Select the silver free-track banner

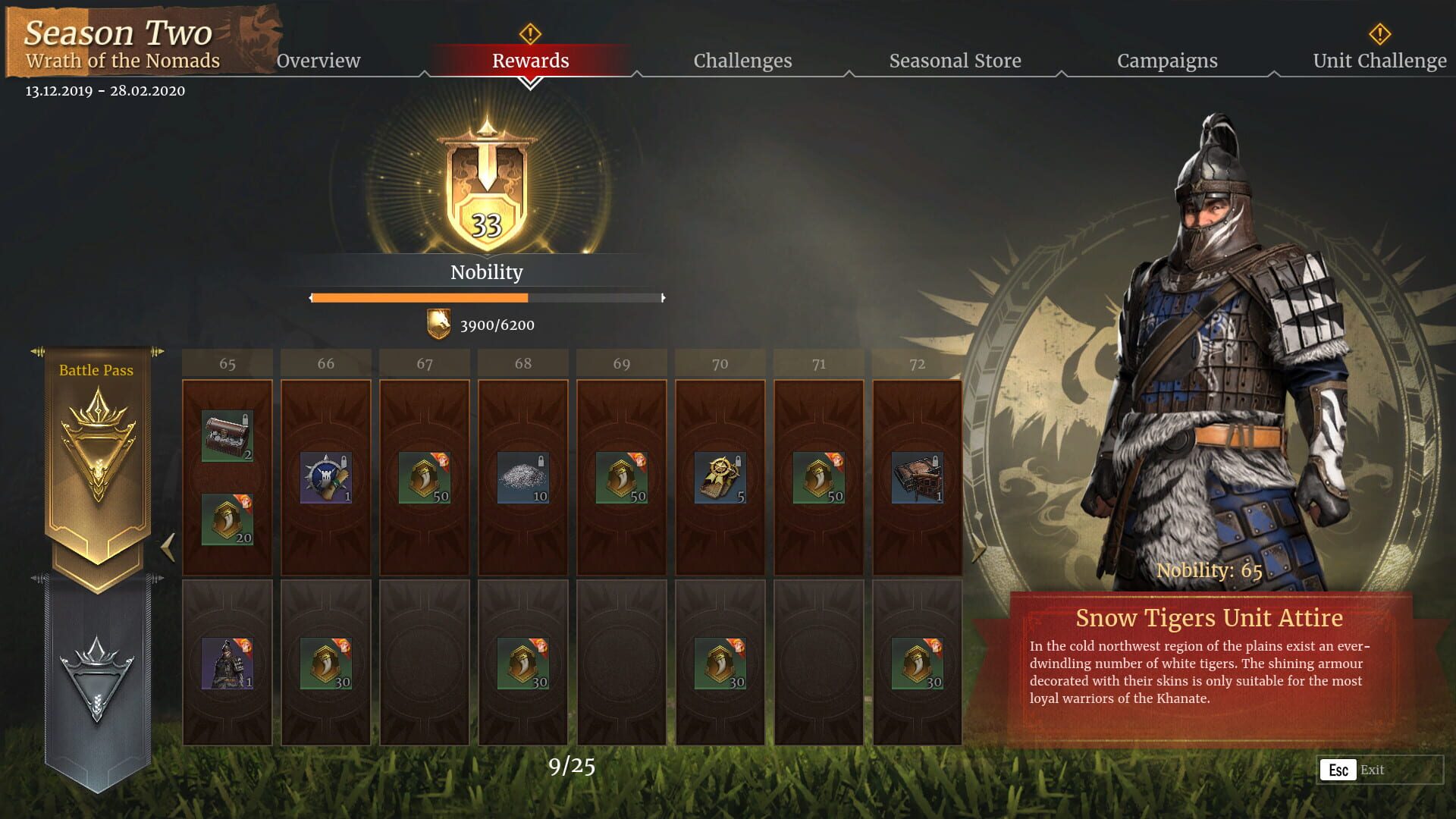coord(96,679)
